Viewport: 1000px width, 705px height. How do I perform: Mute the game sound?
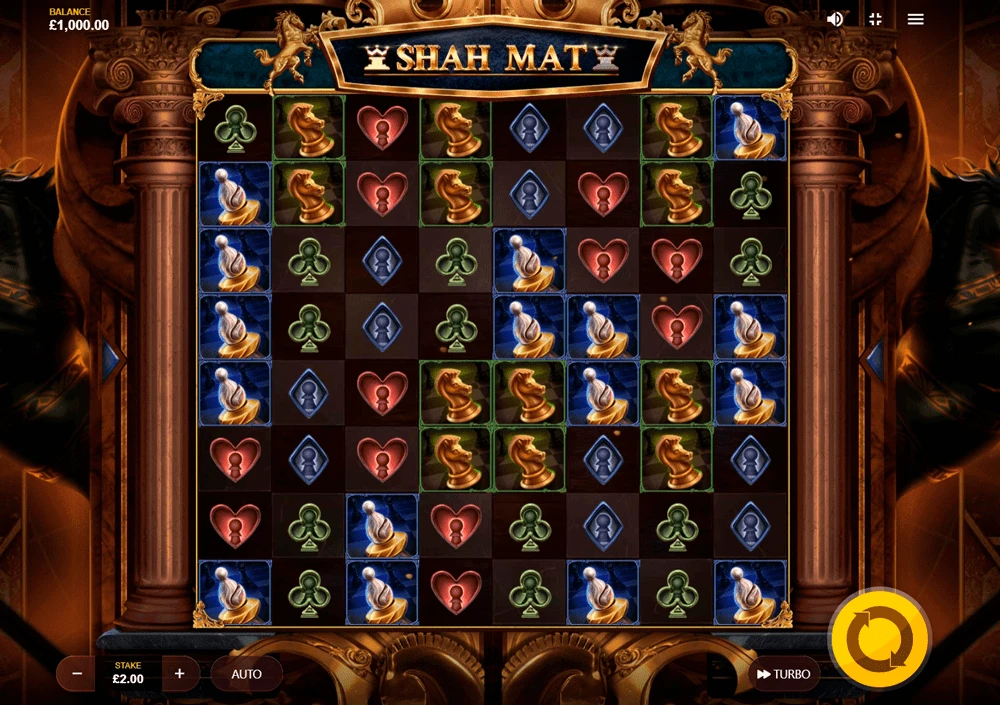835,19
